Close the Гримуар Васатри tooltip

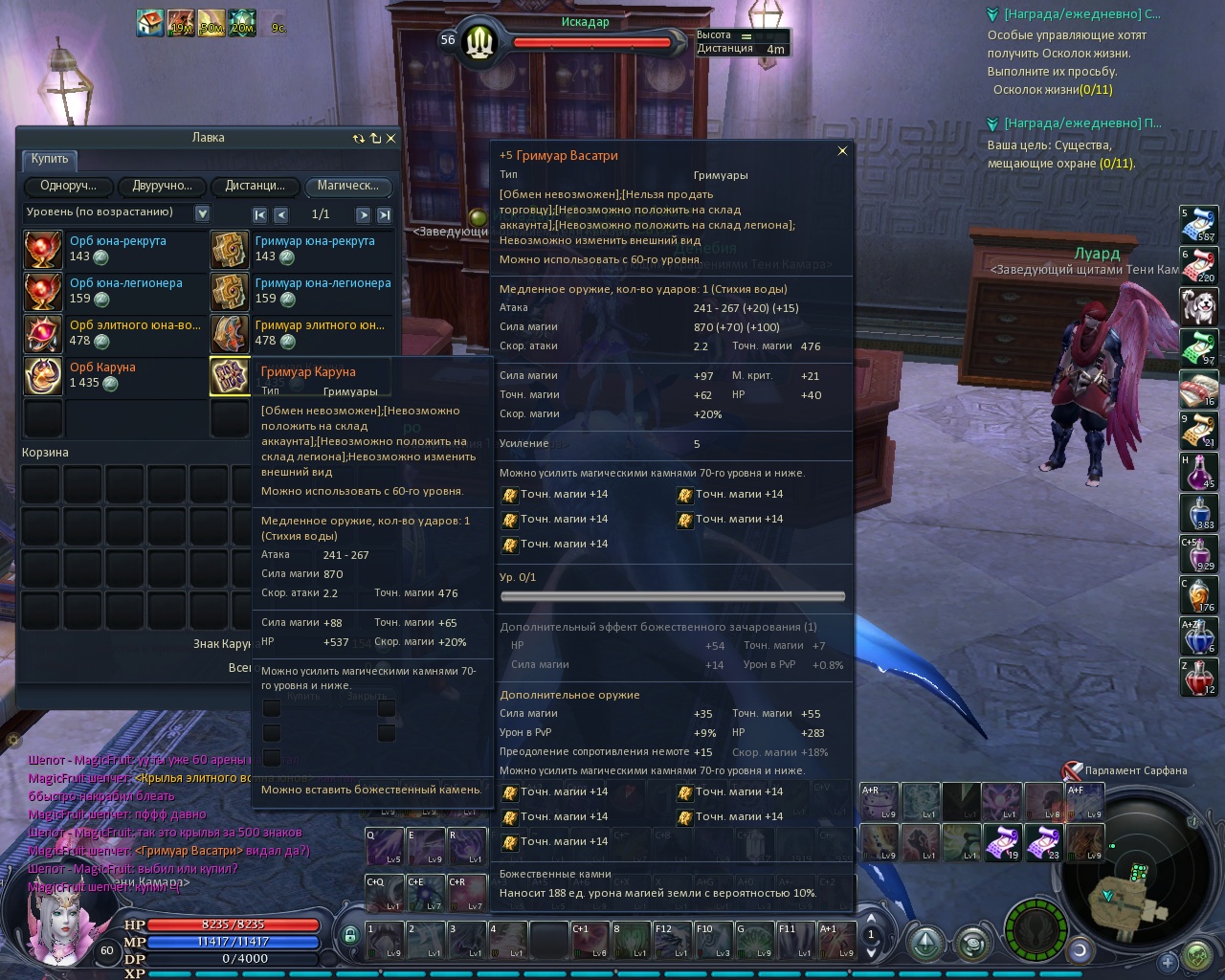tap(842, 151)
